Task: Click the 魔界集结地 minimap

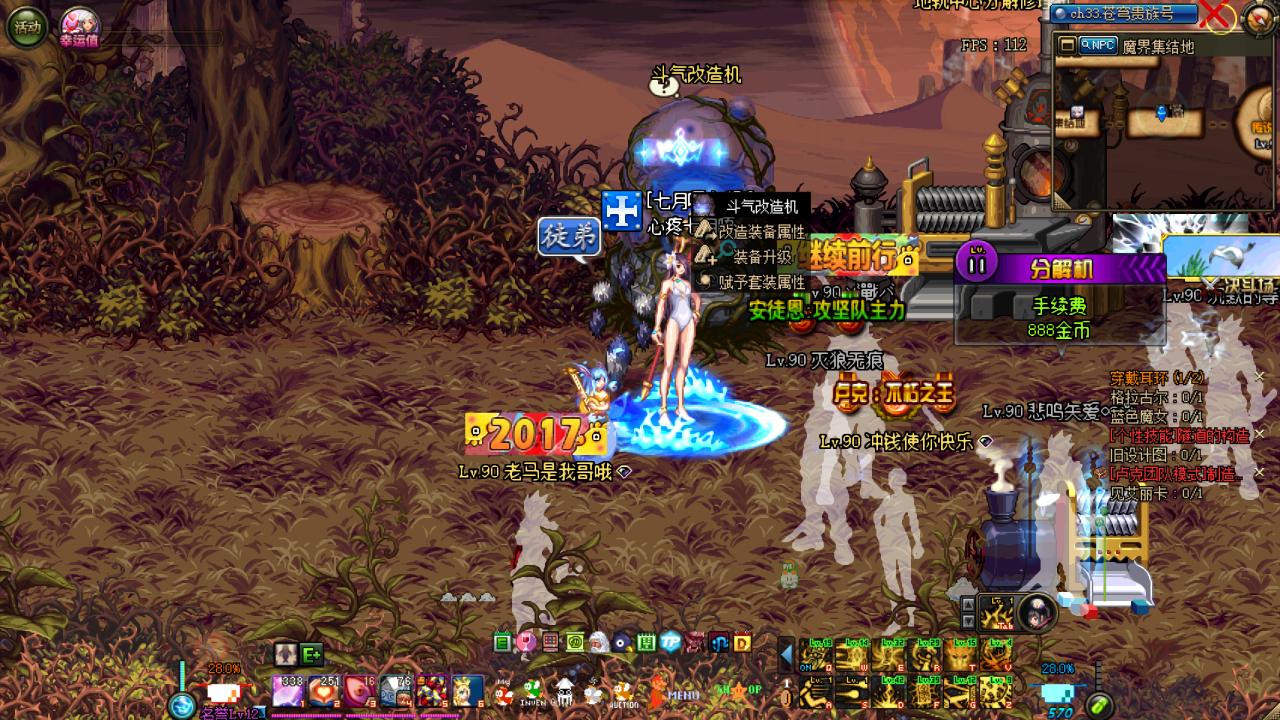Action: pyautogui.click(x=1160, y=130)
